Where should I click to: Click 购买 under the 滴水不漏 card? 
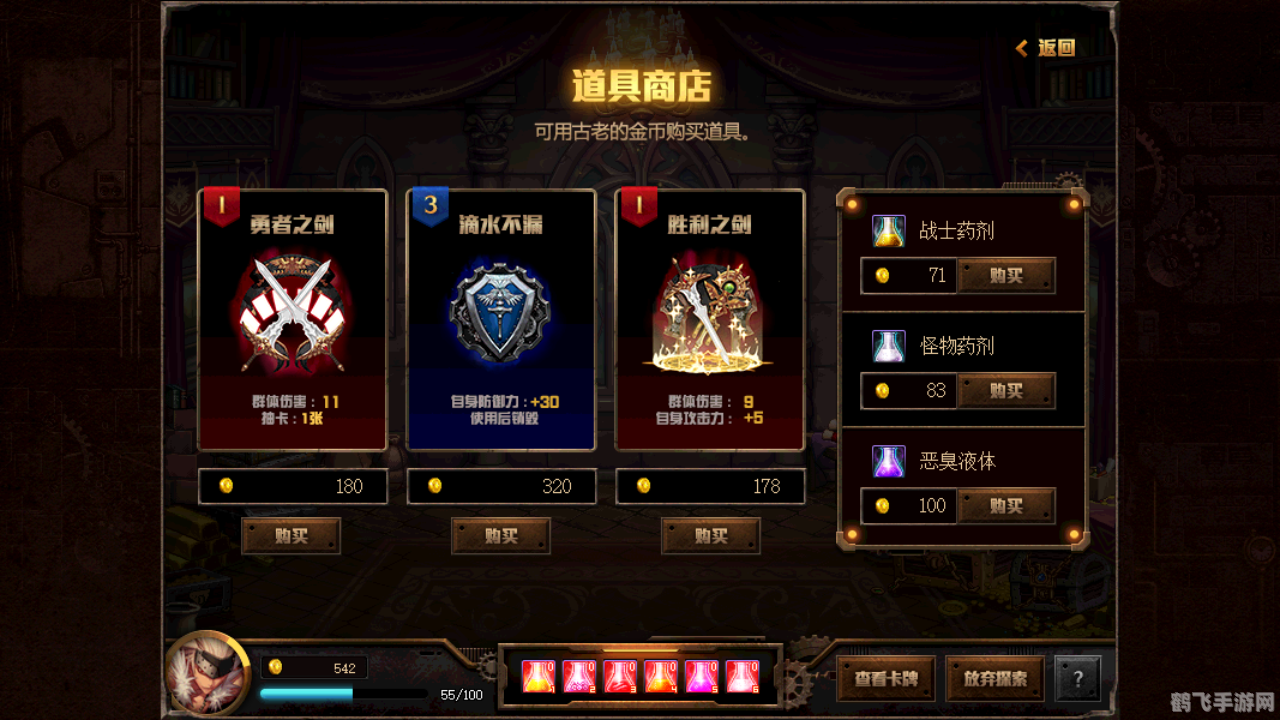501,536
